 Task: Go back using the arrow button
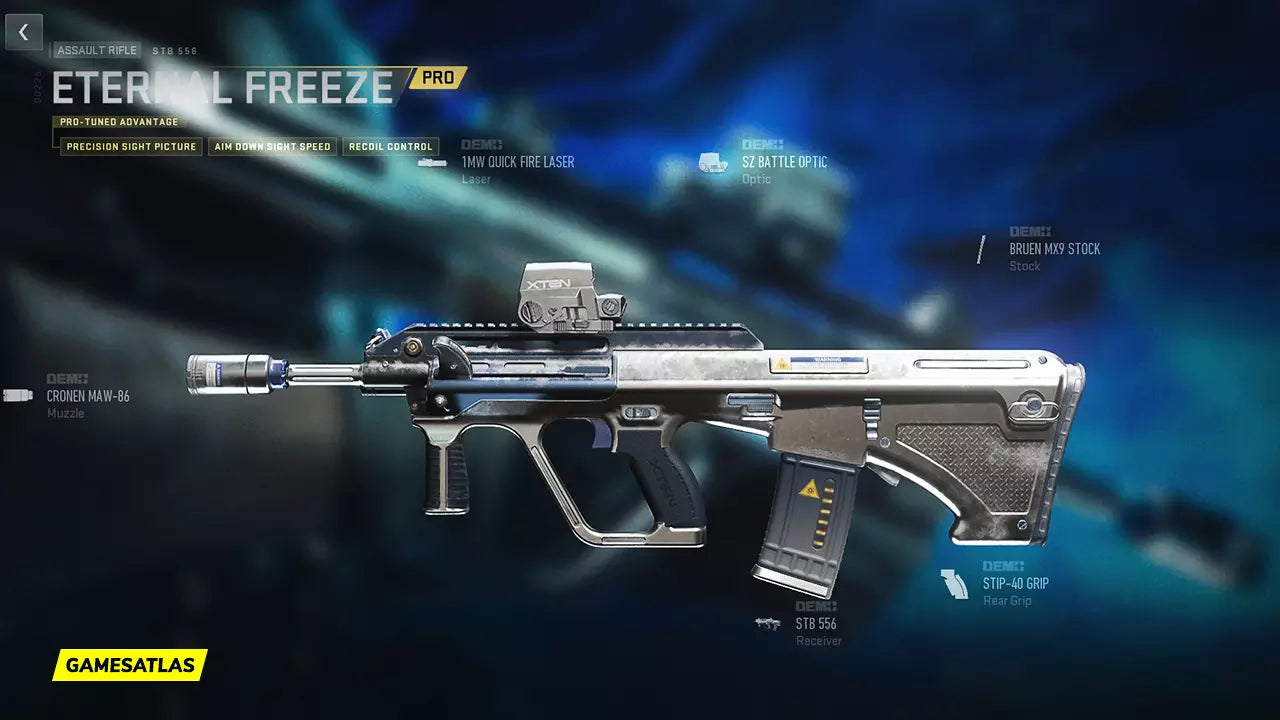pos(24,32)
